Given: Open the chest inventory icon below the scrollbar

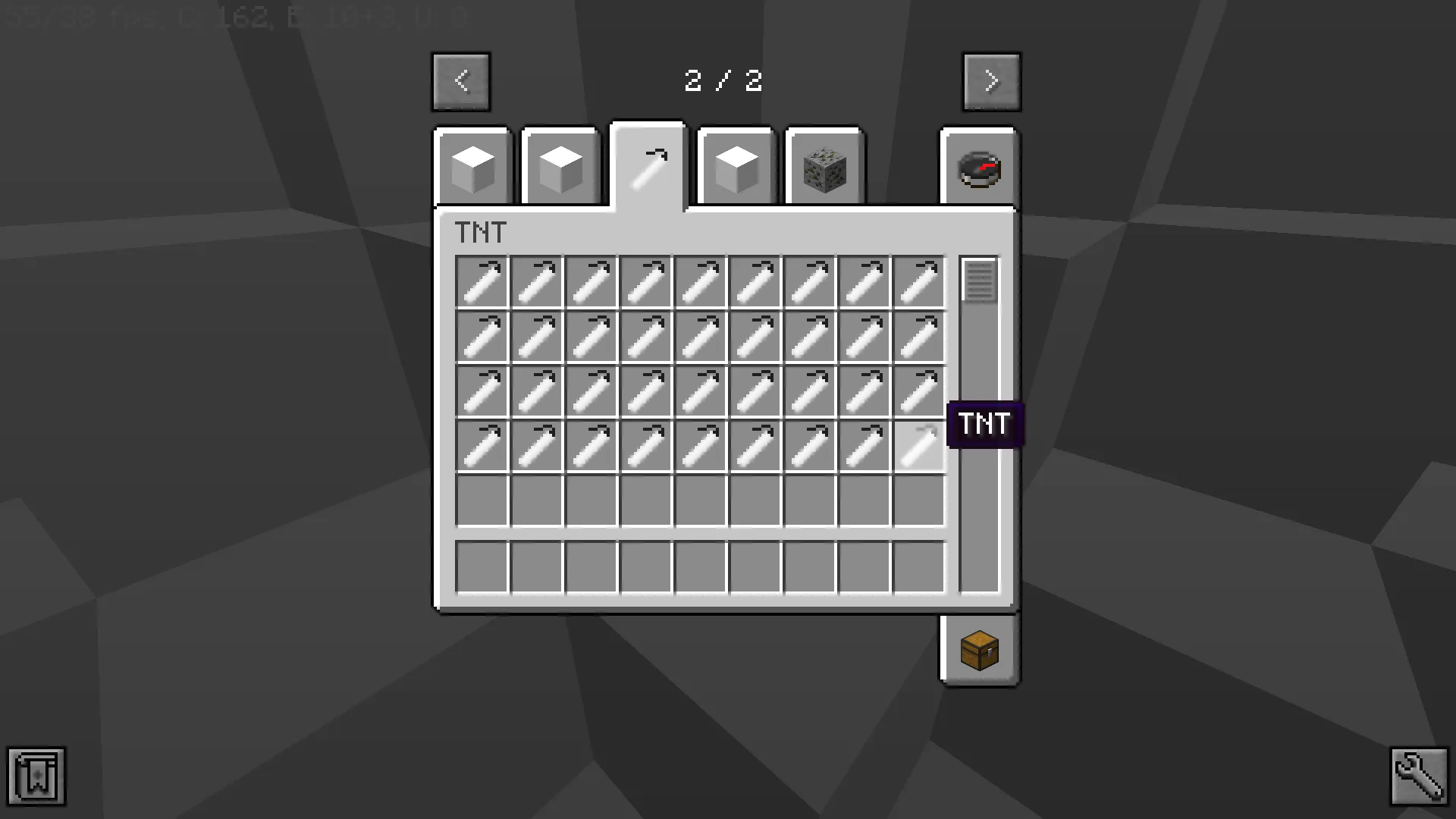Looking at the screenshot, I should [978, 651].
